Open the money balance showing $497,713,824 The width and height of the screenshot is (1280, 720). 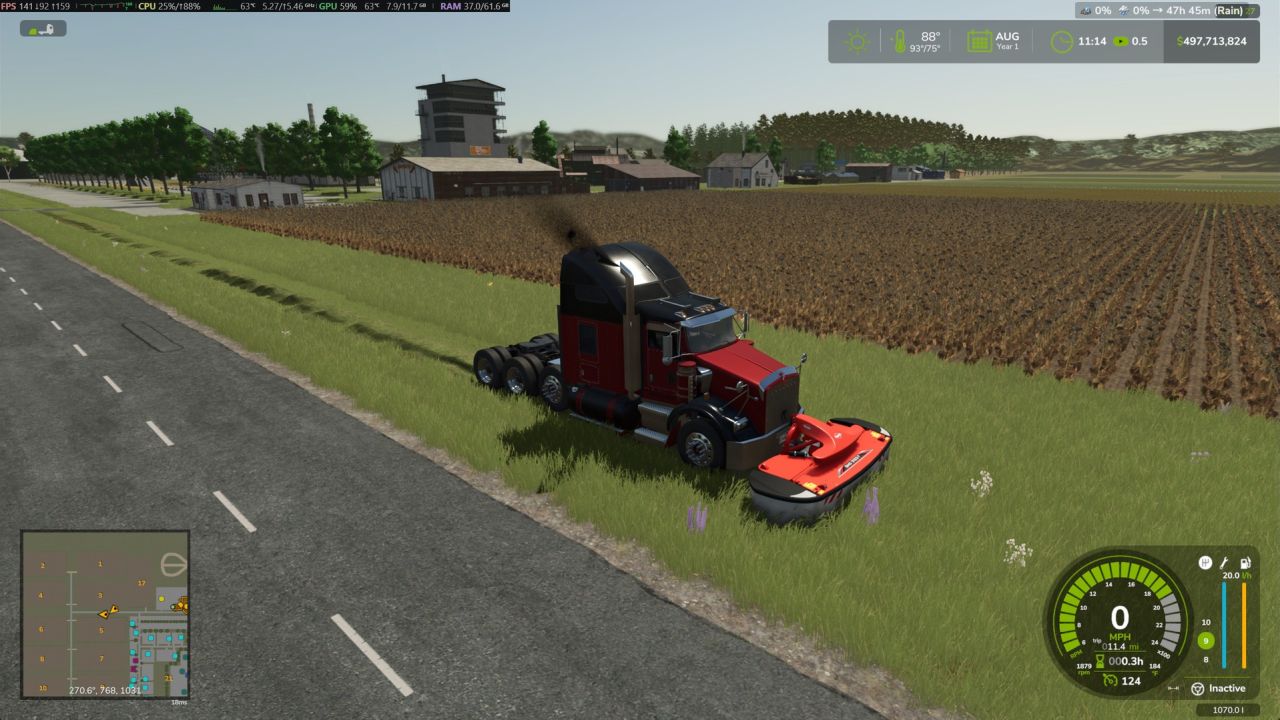click(1212, 41)
